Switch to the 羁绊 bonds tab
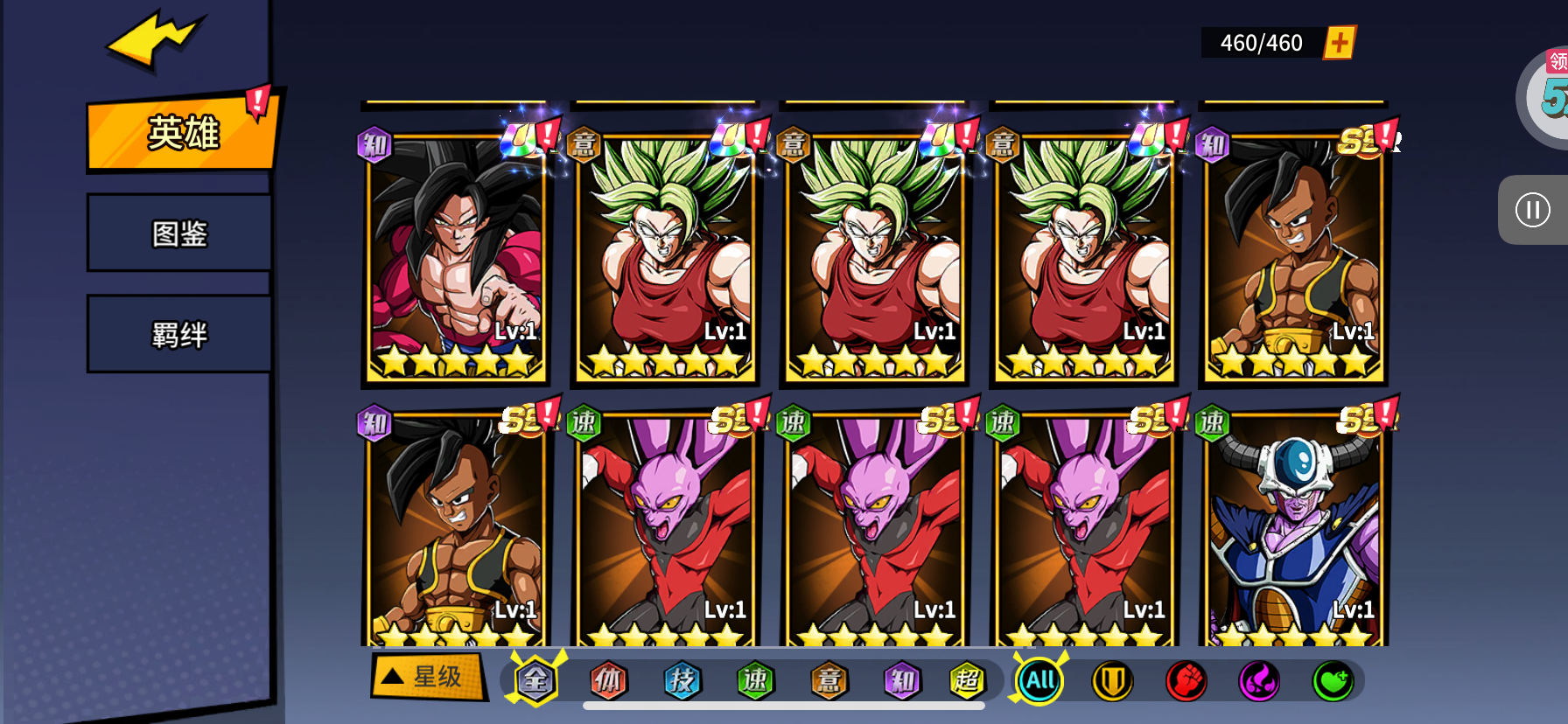The height and width of the screenshot is (724, 1568). pyautogui.click(x=179, y=335)
